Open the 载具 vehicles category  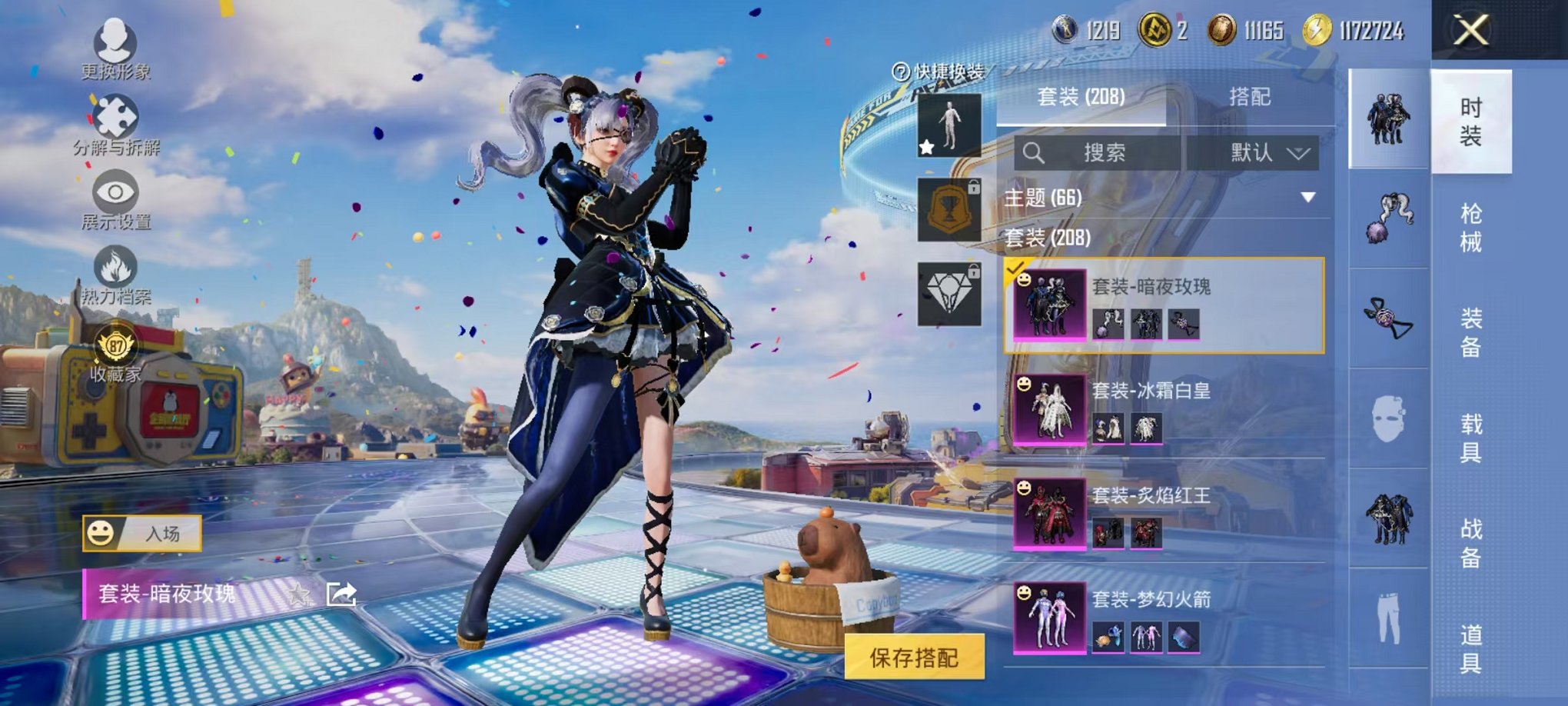[1470, 438]
